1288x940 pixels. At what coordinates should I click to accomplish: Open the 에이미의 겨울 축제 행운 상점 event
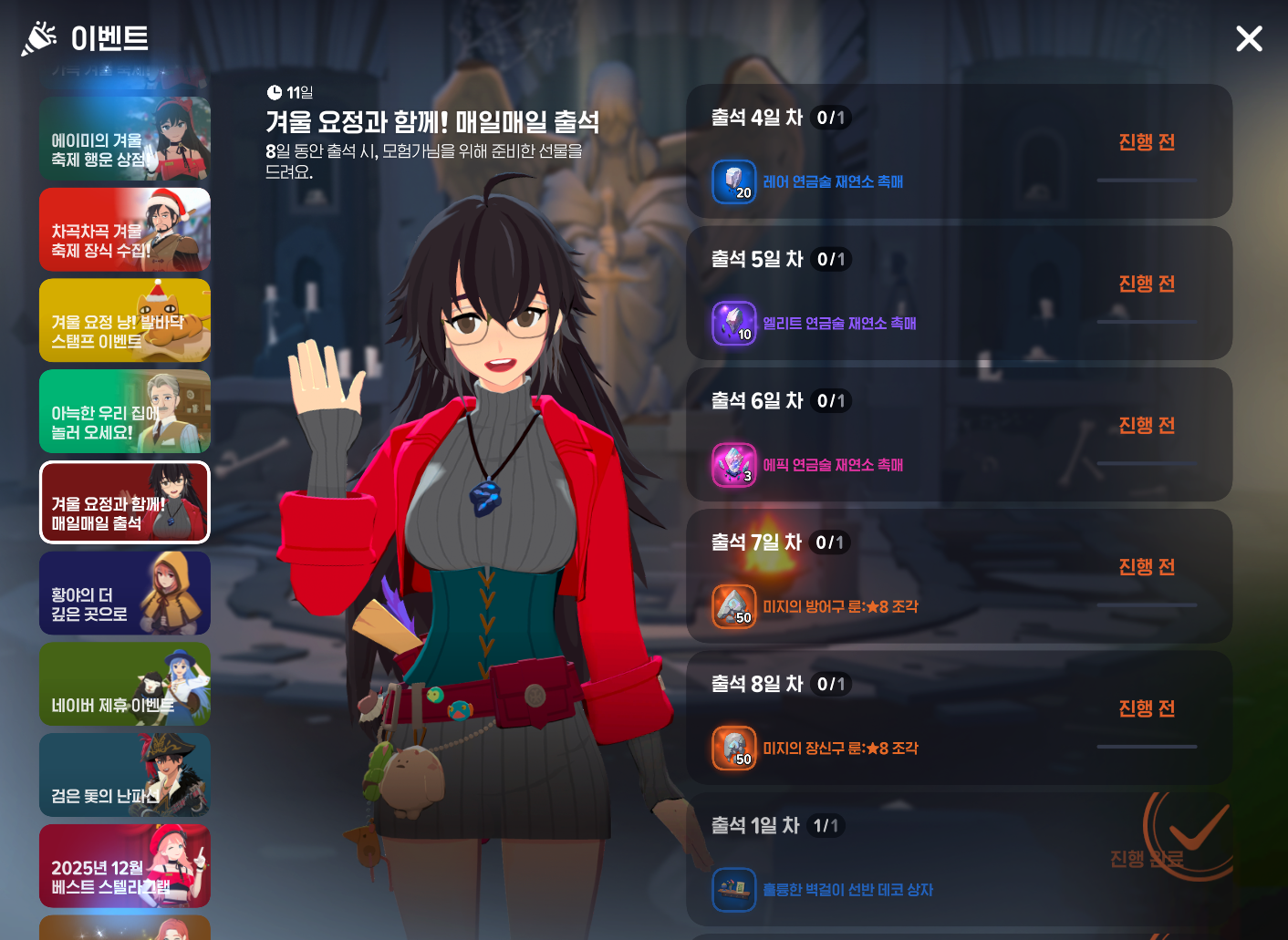point(125,139)
